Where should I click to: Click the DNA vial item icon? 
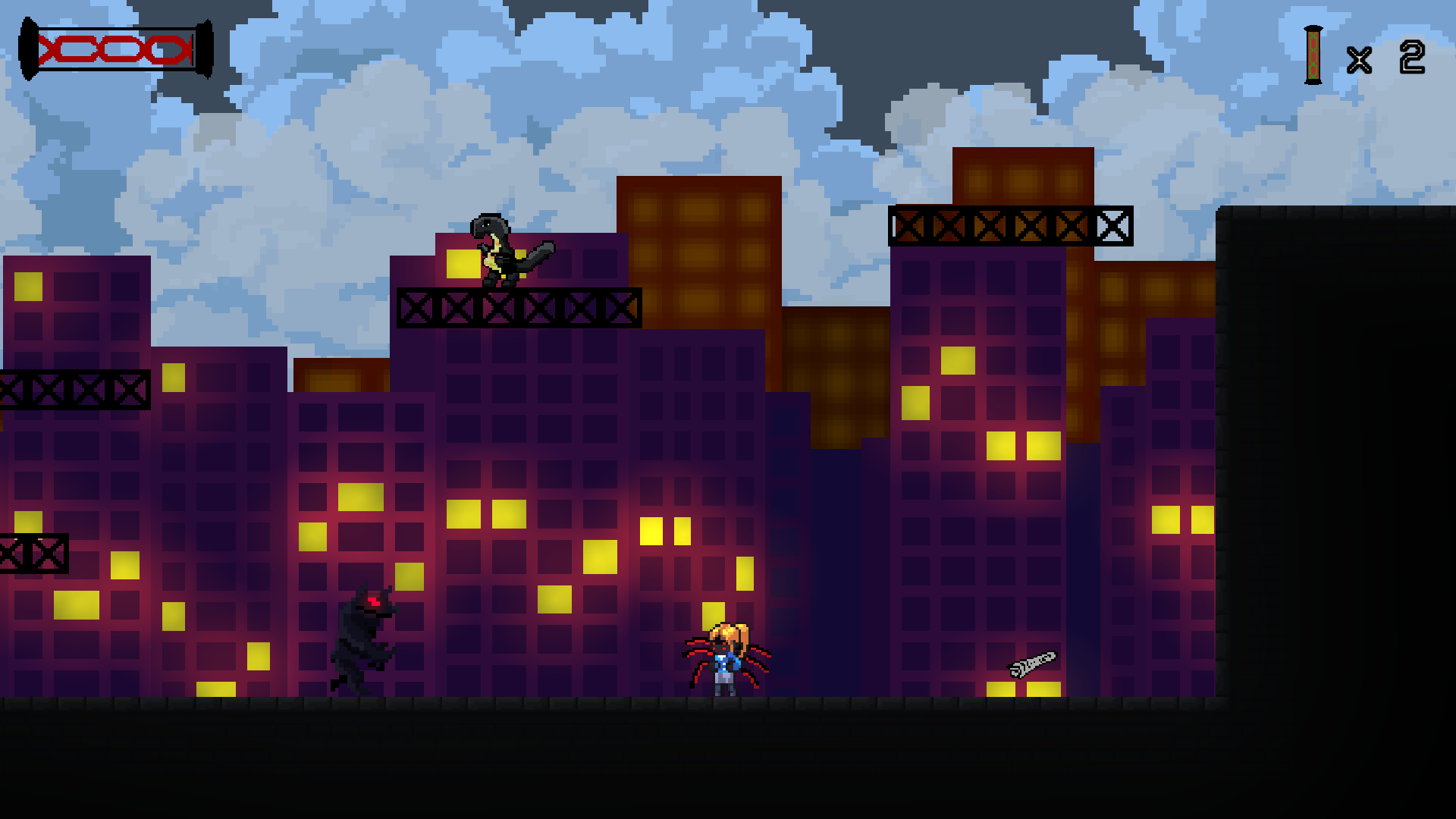1313,55
